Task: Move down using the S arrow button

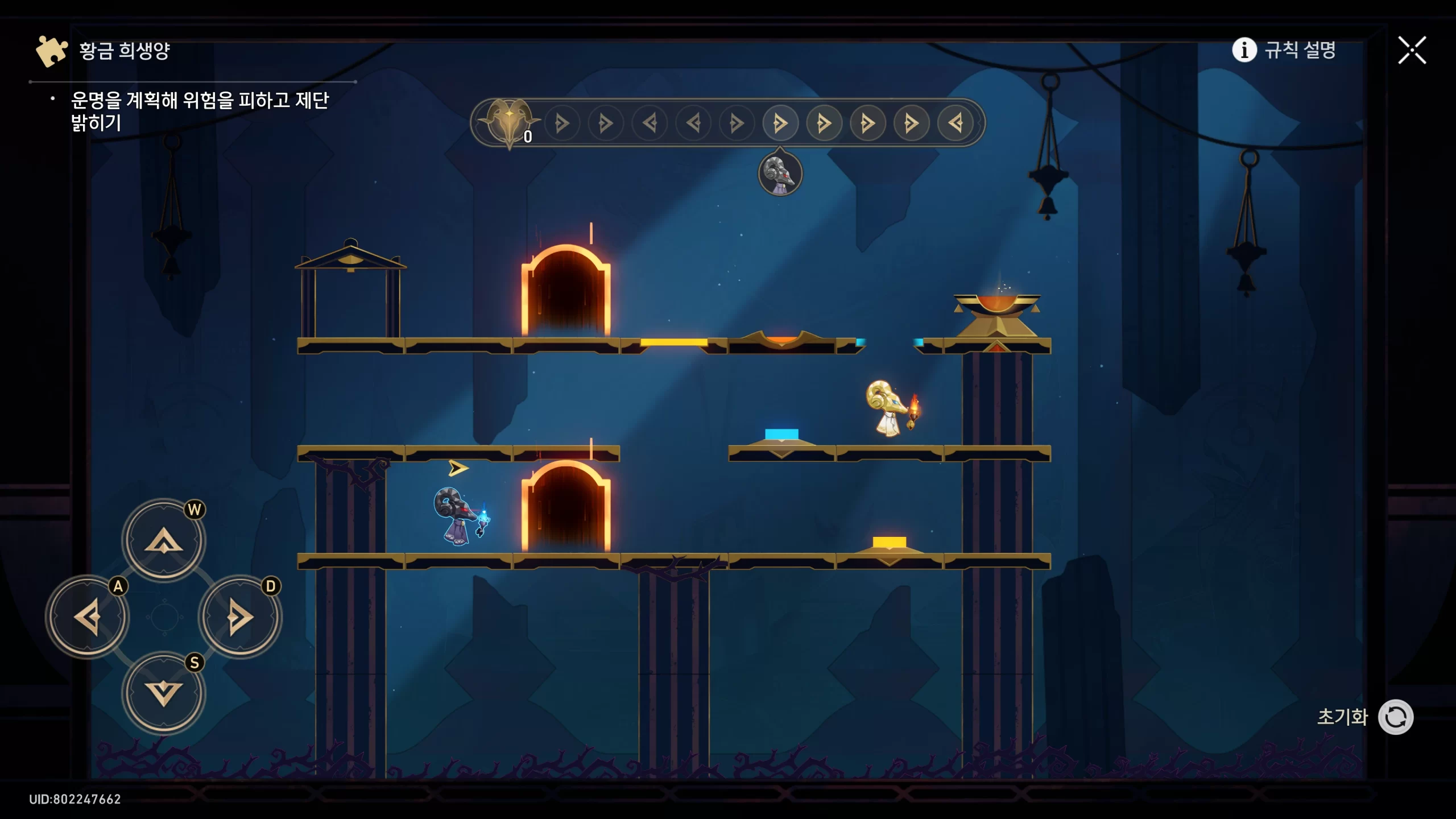Action: coord(164,693)
